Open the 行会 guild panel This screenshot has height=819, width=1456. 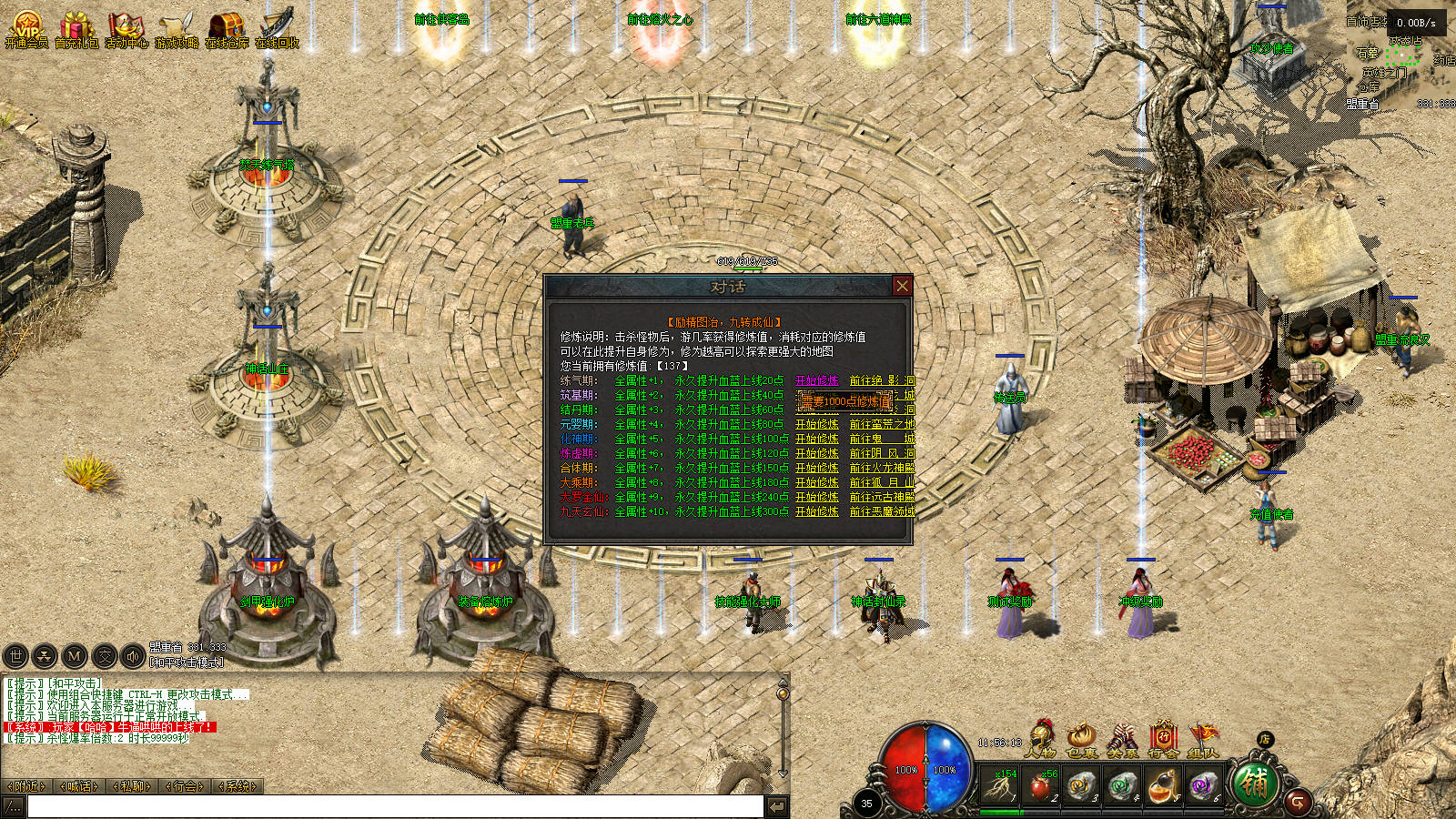point(1163,738)
